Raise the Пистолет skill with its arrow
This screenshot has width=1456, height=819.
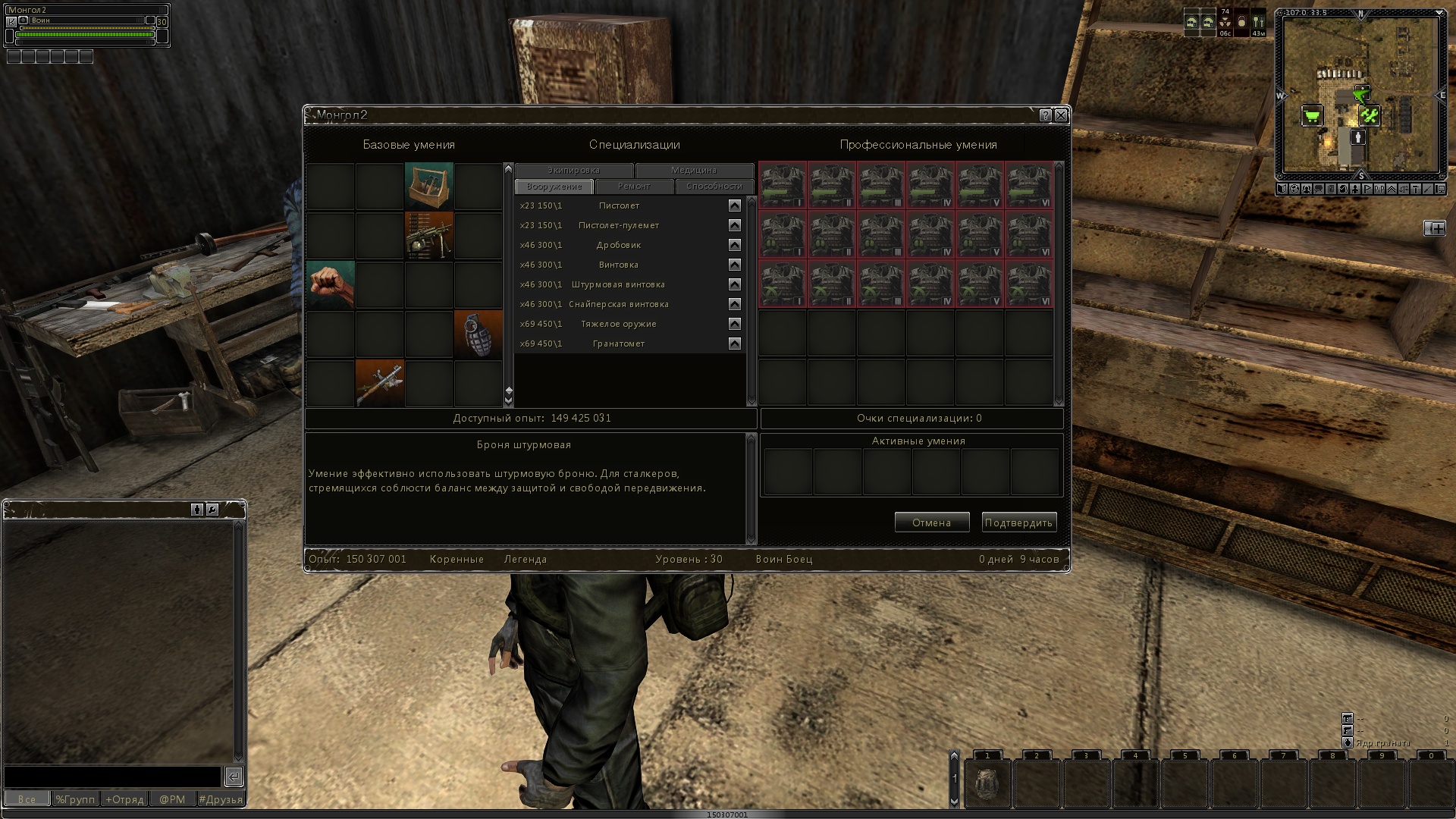pyautogui.click(x=734, y=206)
